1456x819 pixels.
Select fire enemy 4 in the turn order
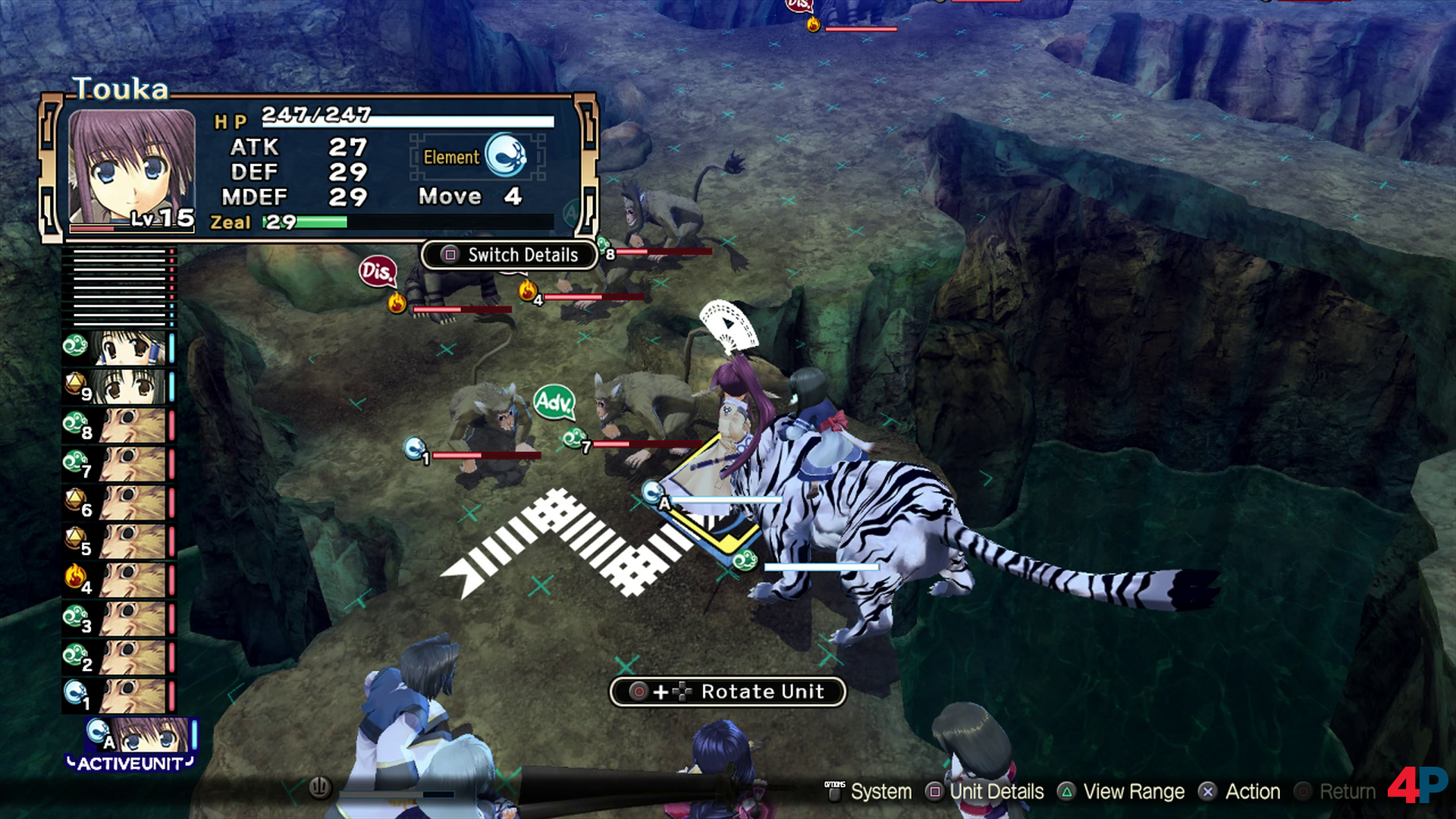click(133, 579)
